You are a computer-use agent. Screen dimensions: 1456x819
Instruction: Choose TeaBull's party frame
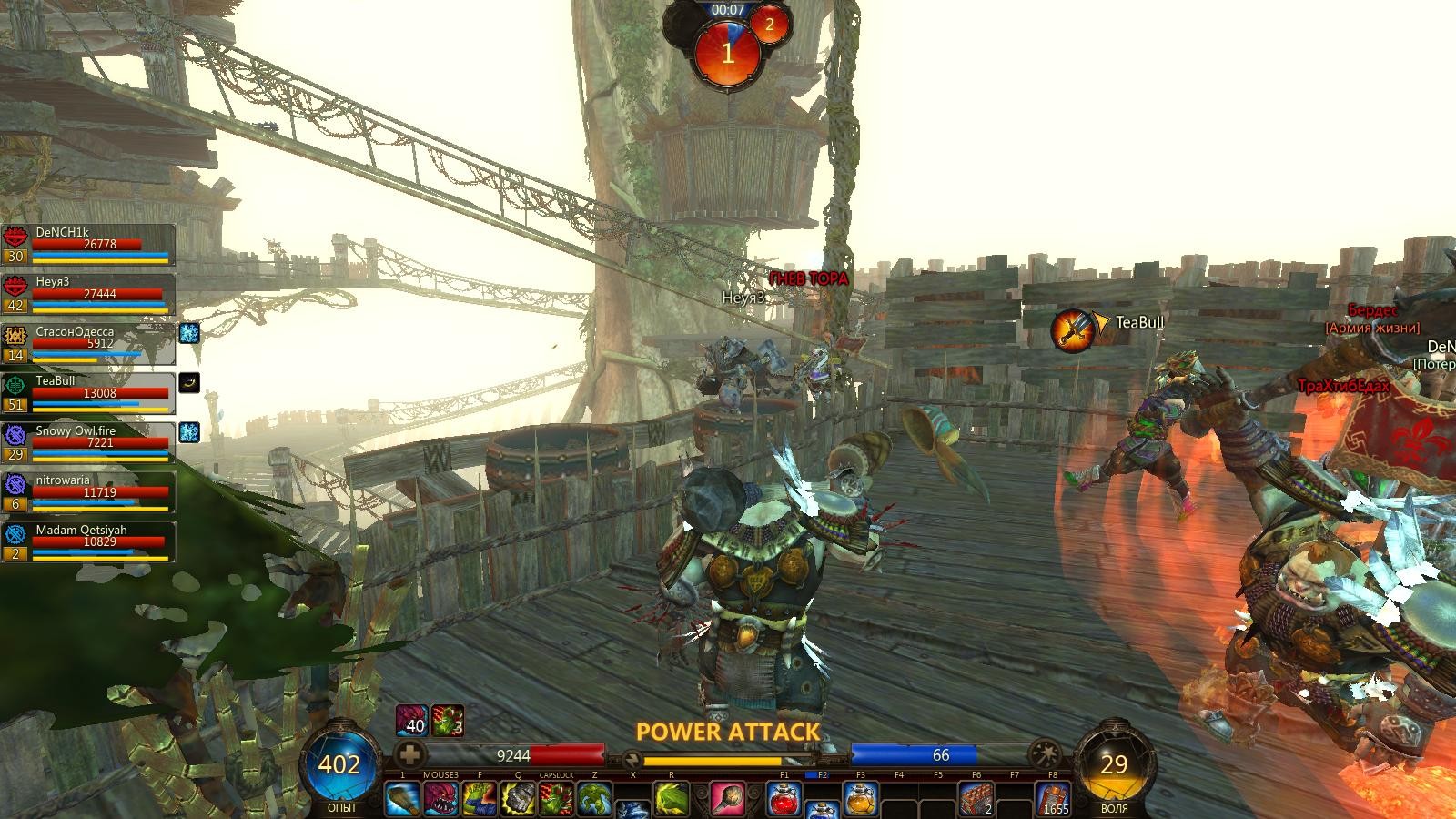[89, 394]
